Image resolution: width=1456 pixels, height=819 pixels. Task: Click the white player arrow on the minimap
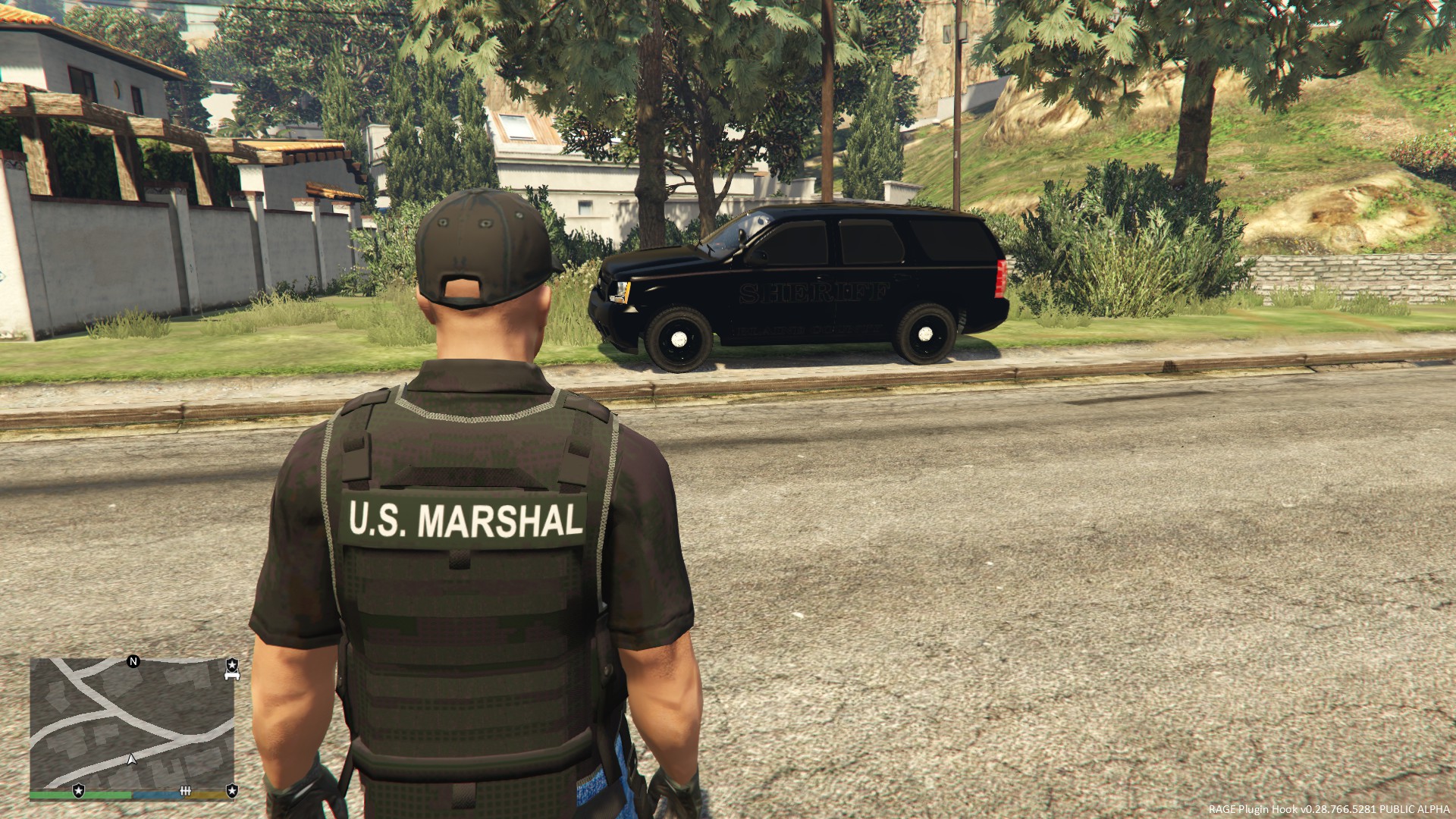(132, 758)
